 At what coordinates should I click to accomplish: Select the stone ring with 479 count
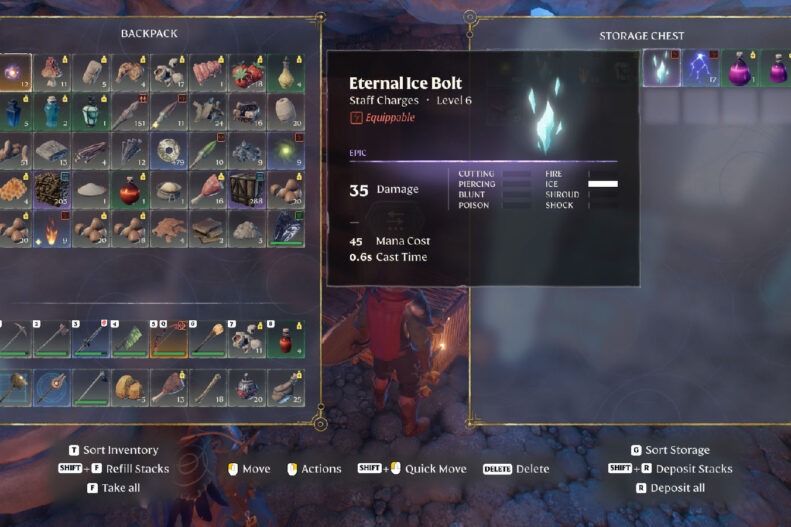[169, 150]
